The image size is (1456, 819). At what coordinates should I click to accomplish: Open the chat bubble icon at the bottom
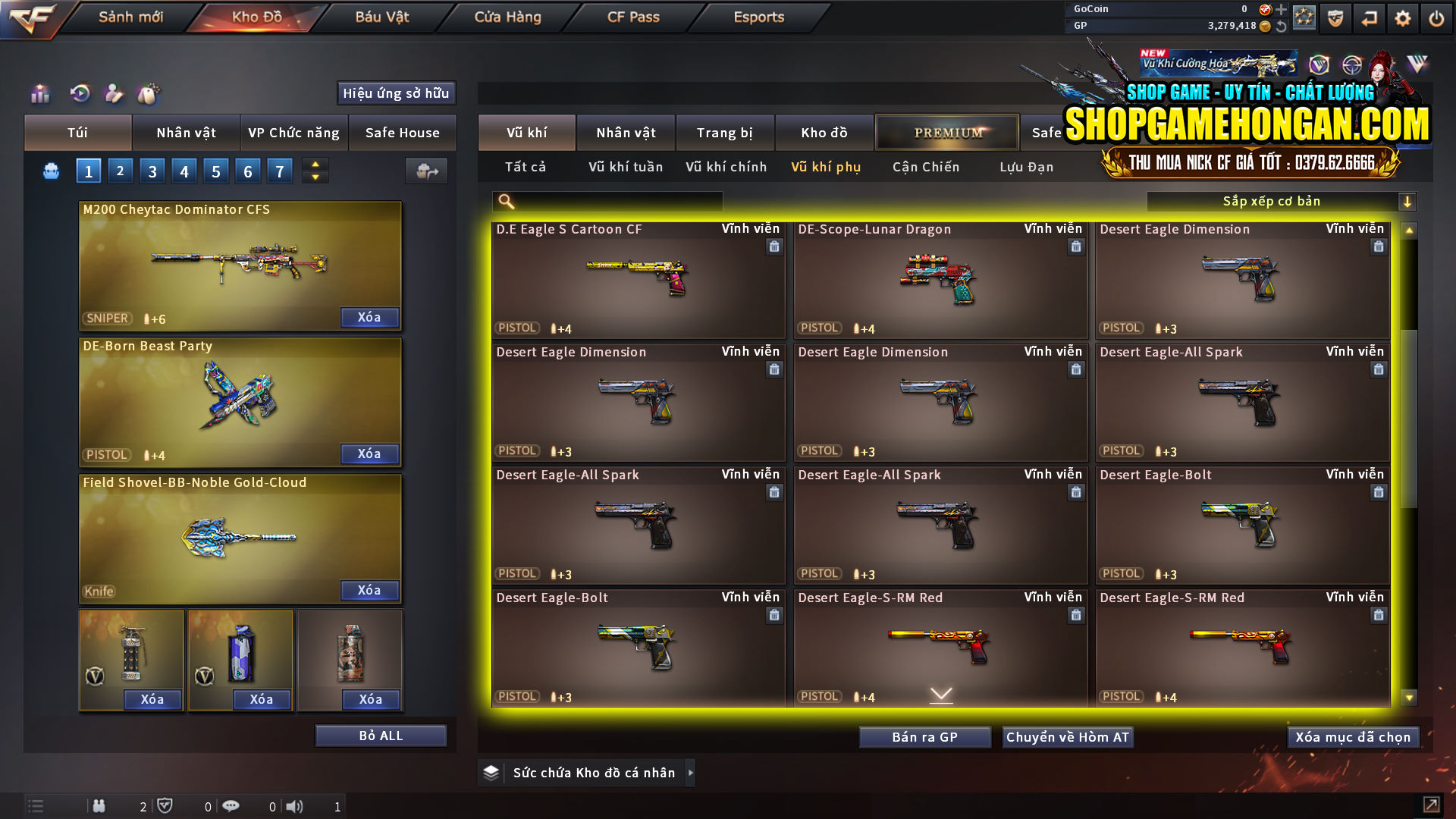point(231,806)
